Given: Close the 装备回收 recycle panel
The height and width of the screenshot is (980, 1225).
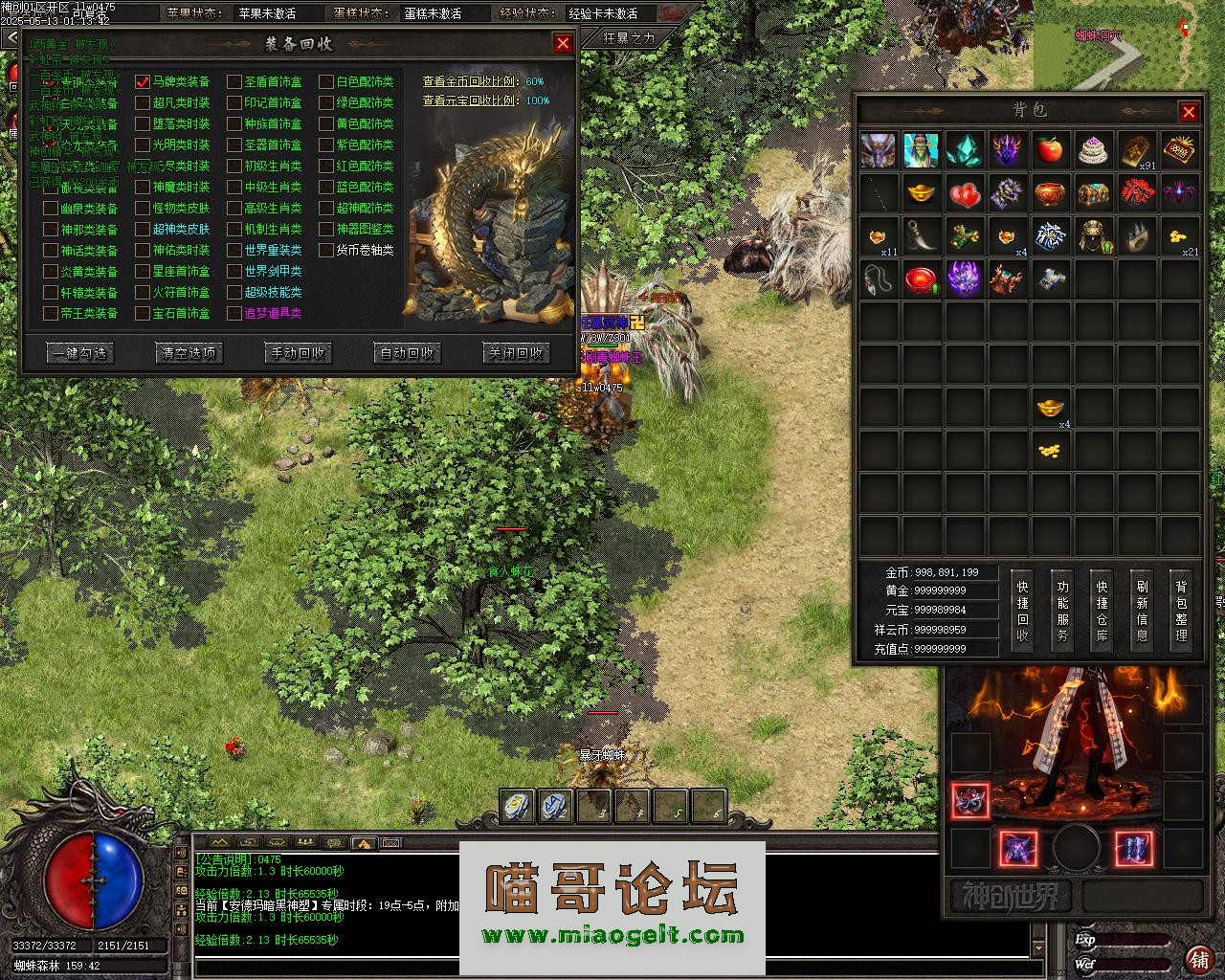Looking at the screenshot, I should pyautogui.click(x=563, y=43).
